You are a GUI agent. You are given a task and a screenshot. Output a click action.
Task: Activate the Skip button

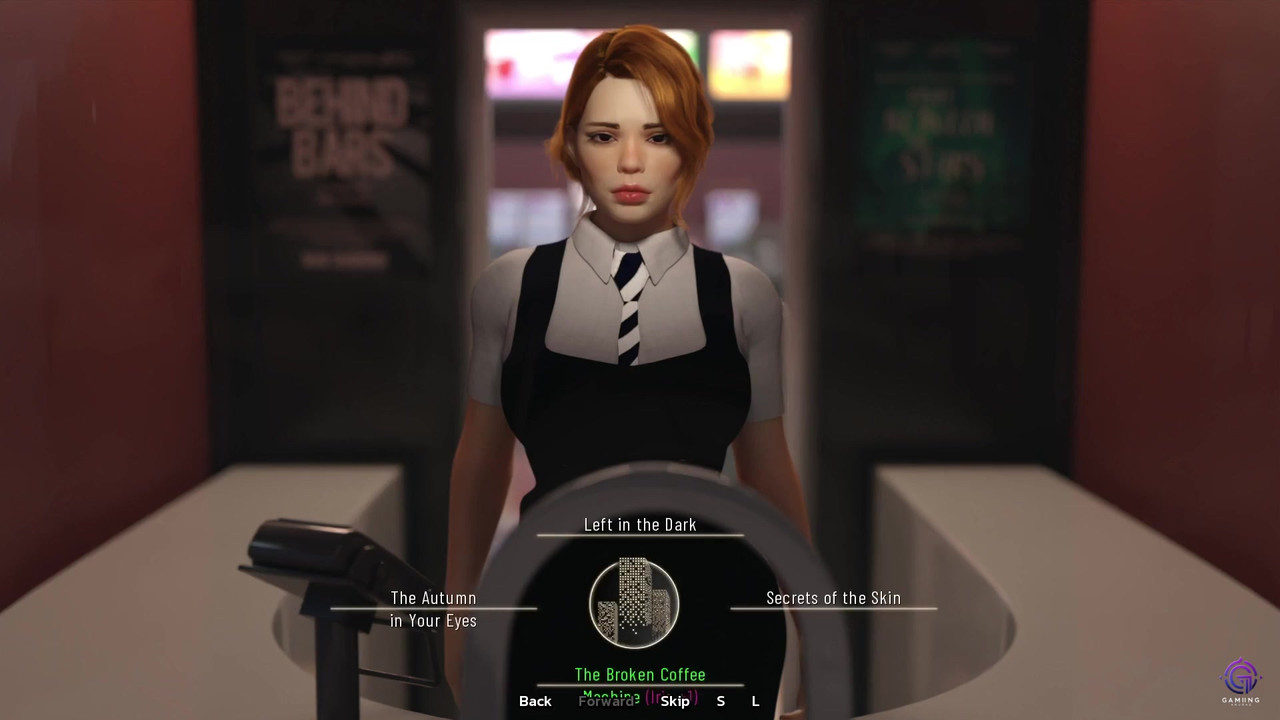click(675, 701)
